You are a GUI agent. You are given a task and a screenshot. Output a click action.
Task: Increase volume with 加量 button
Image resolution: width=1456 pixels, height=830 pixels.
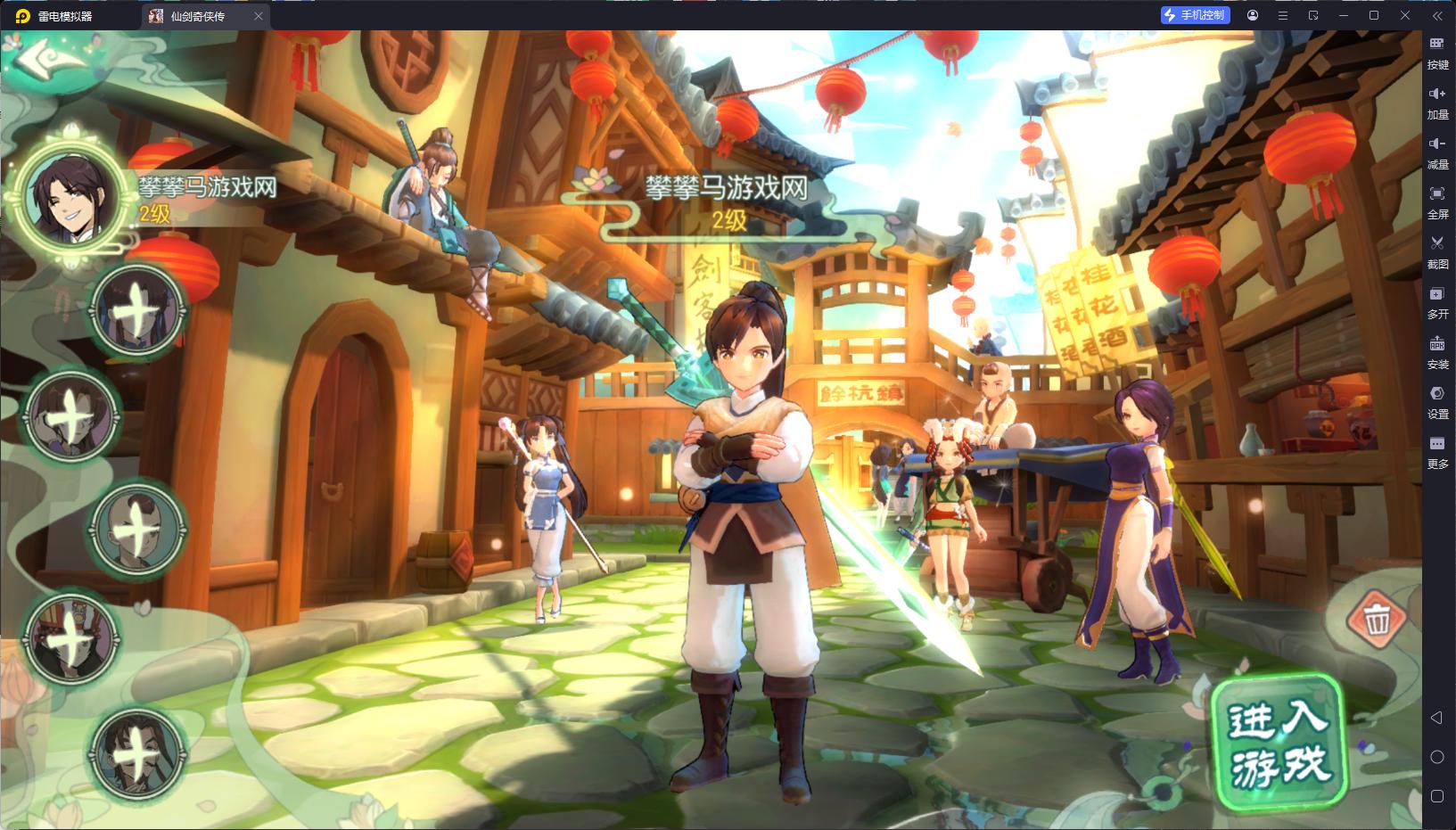pos(1437,102)
